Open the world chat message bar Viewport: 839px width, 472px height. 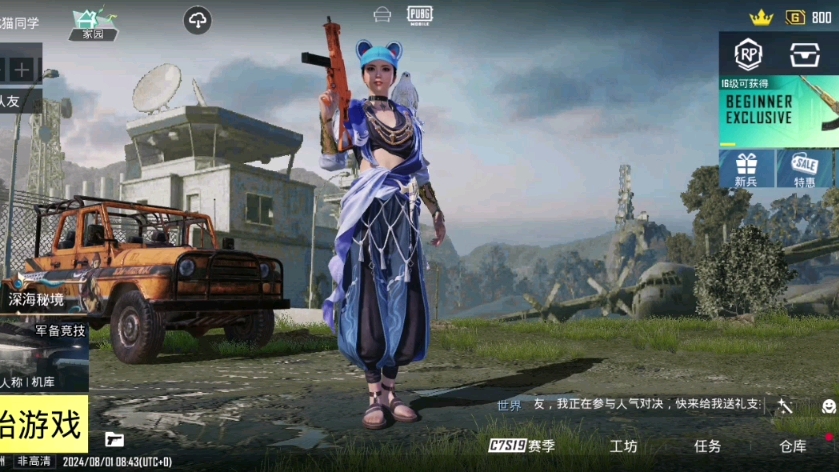point(630,405)
